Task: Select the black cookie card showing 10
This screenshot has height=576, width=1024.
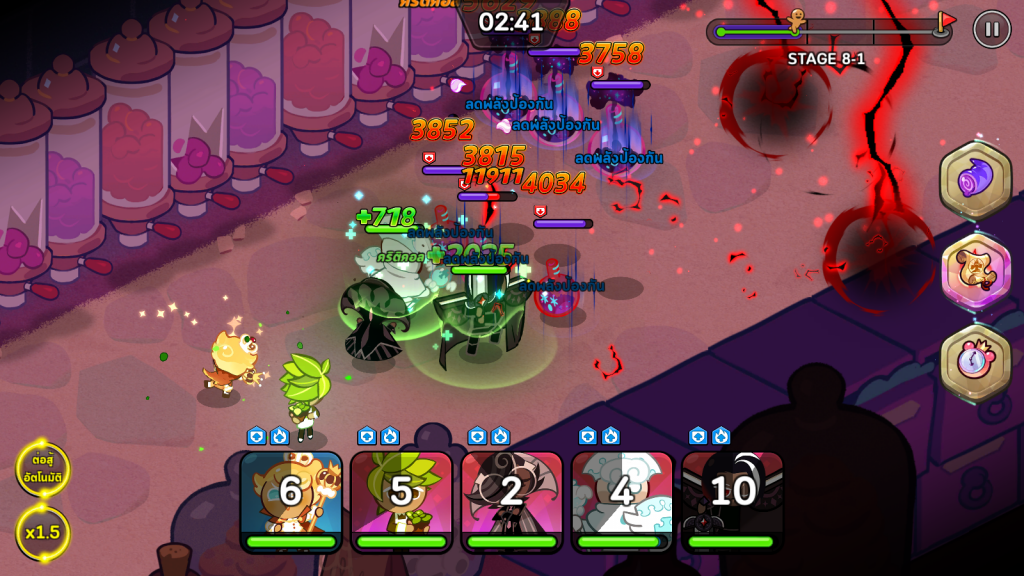Action: tap(732, 497)
